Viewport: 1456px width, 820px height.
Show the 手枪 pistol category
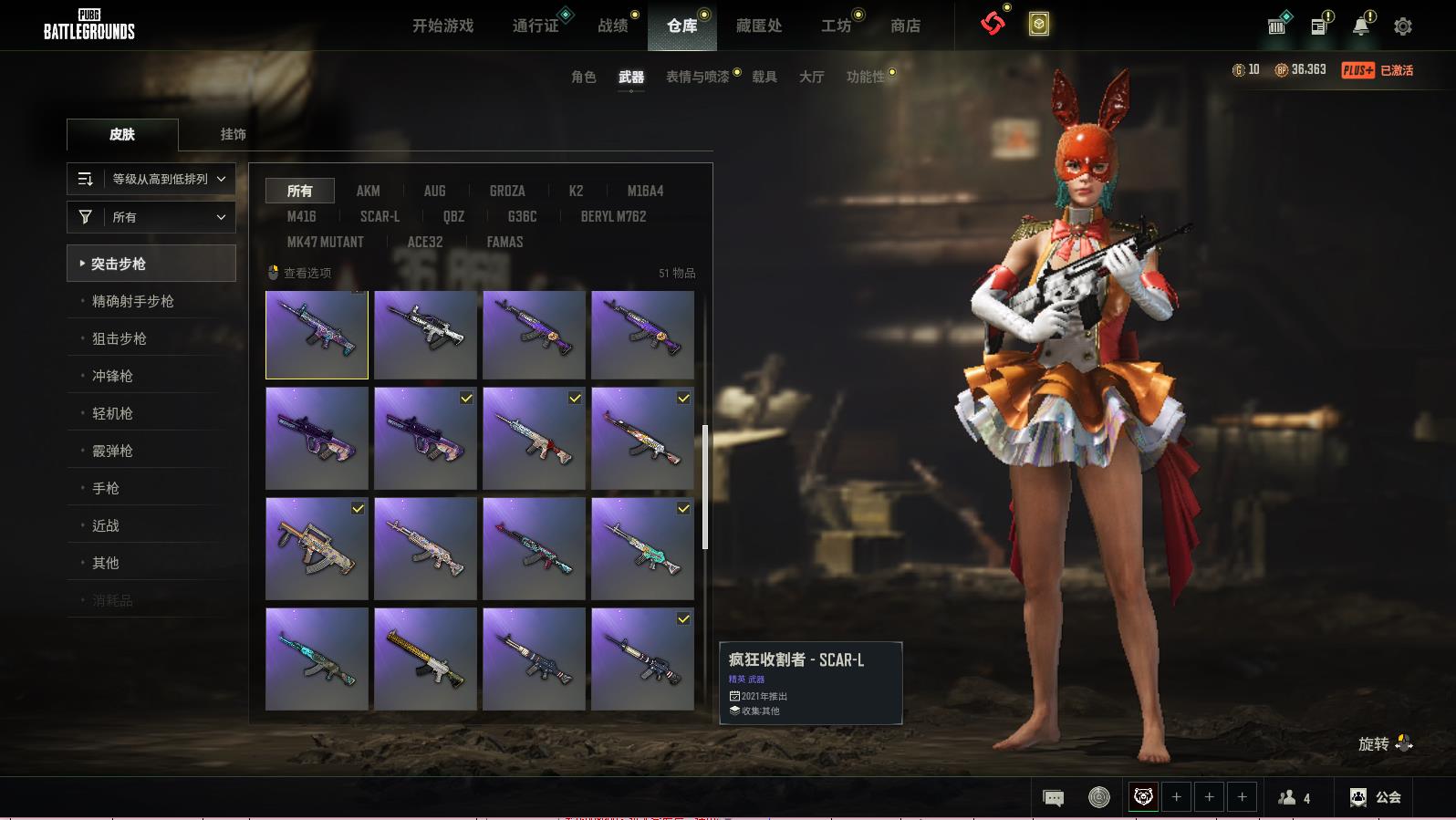pos(106,488)
